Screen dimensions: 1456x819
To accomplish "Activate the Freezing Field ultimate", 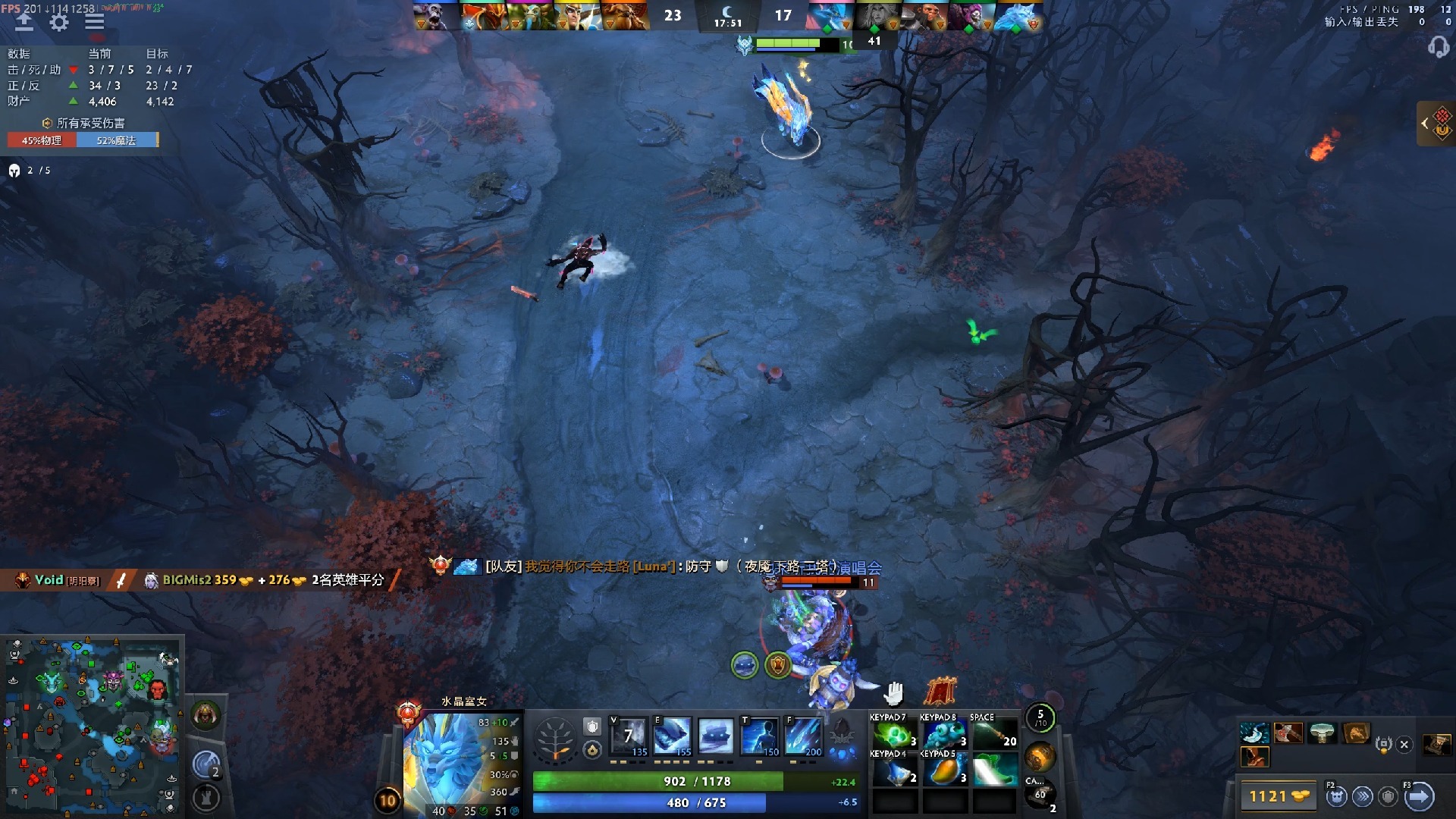I will click(x=804, y=736).
